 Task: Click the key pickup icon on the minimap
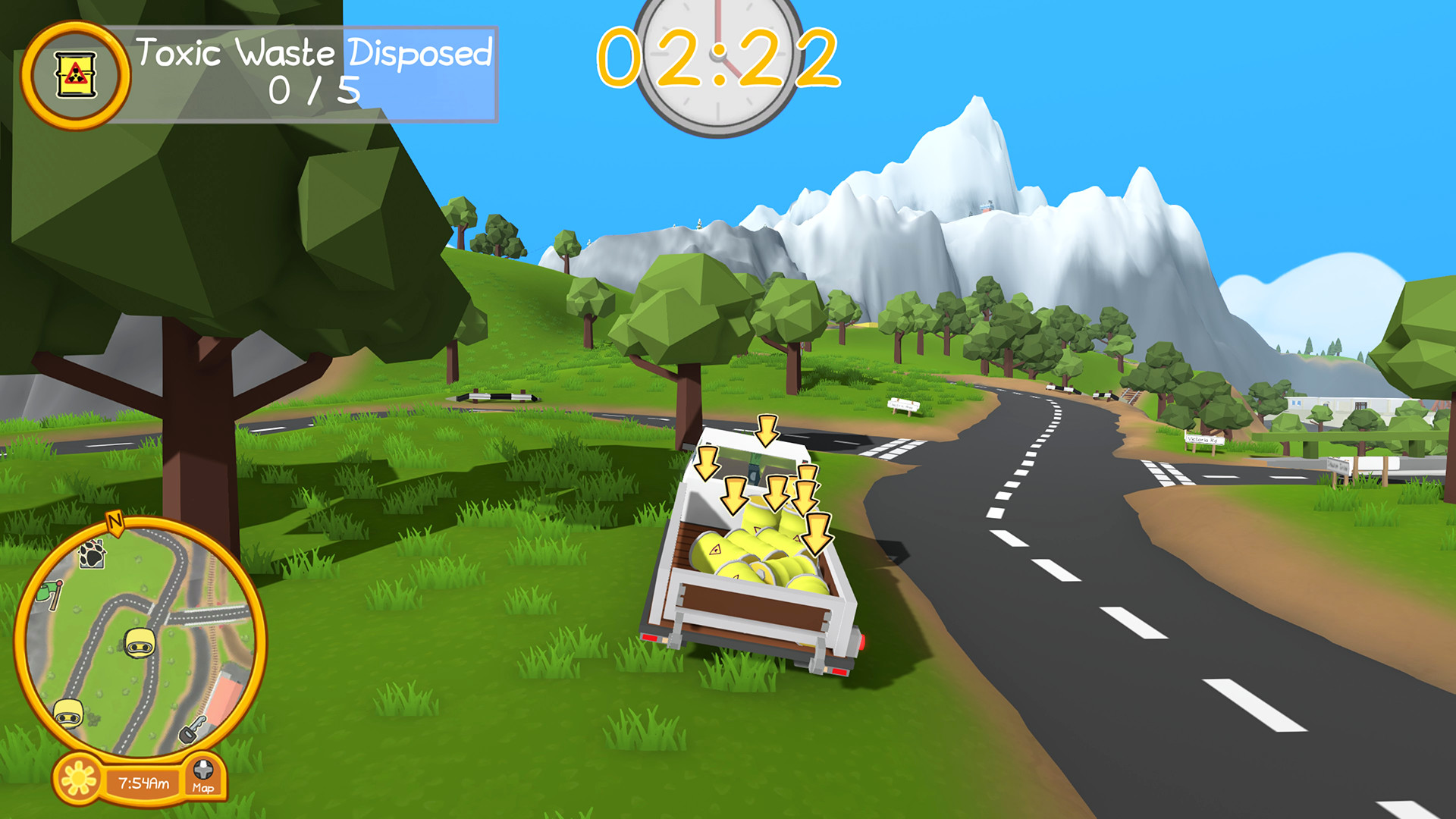point(194,730)
